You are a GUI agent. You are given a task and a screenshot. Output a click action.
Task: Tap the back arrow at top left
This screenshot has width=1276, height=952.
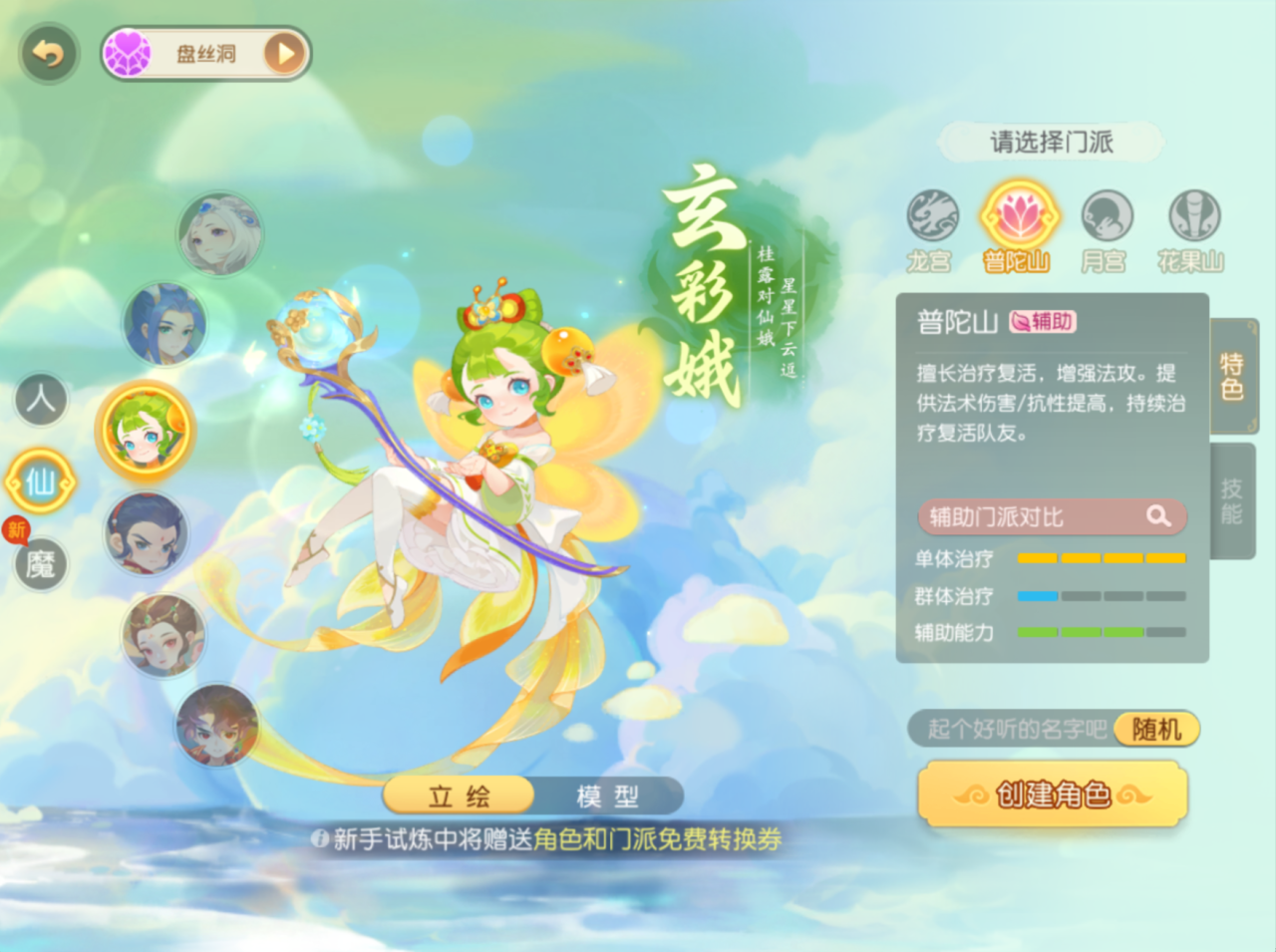point(48,53)
